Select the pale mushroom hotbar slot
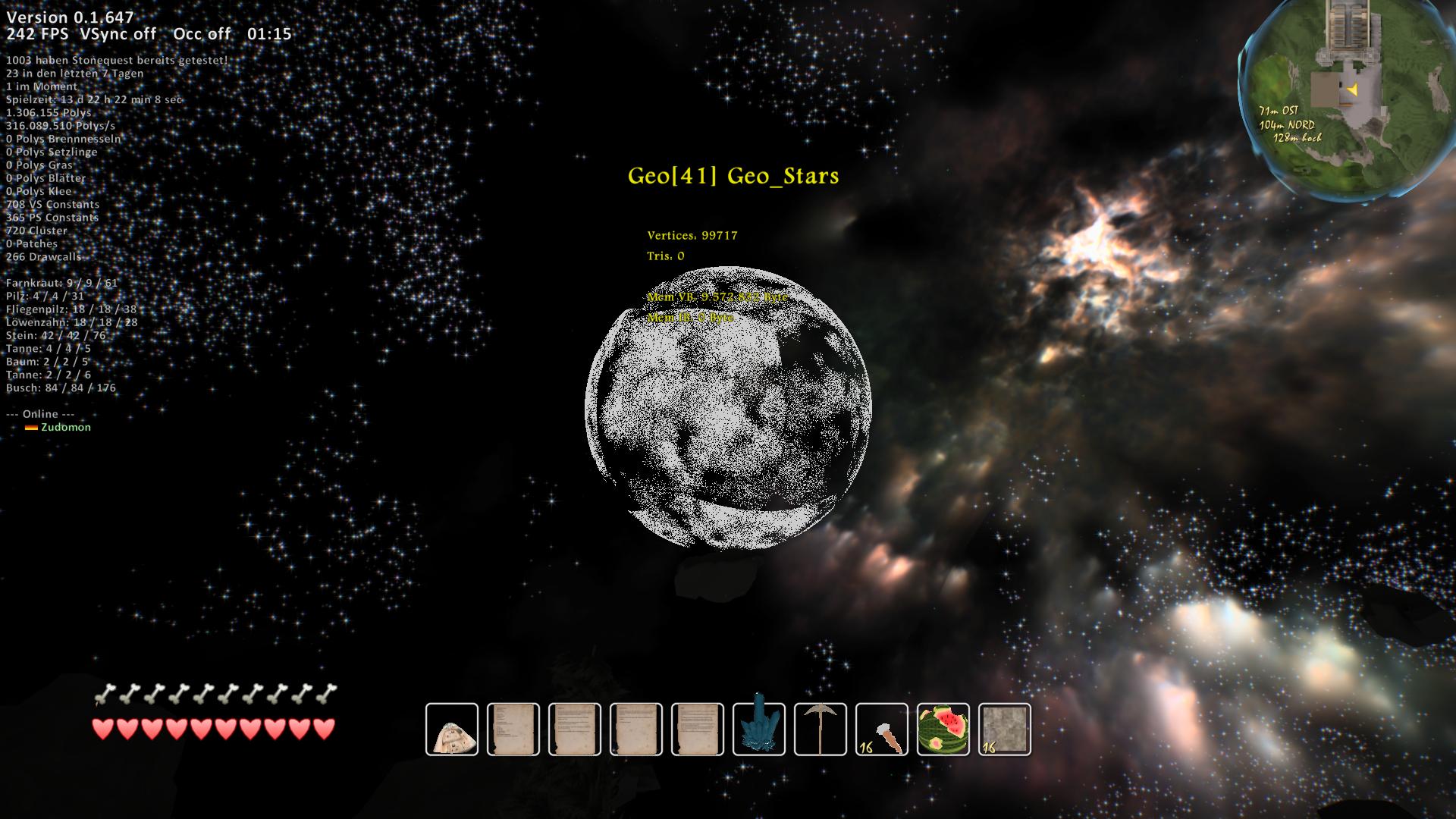Viewport: 1456px width, 819px height. pos(452,729)
